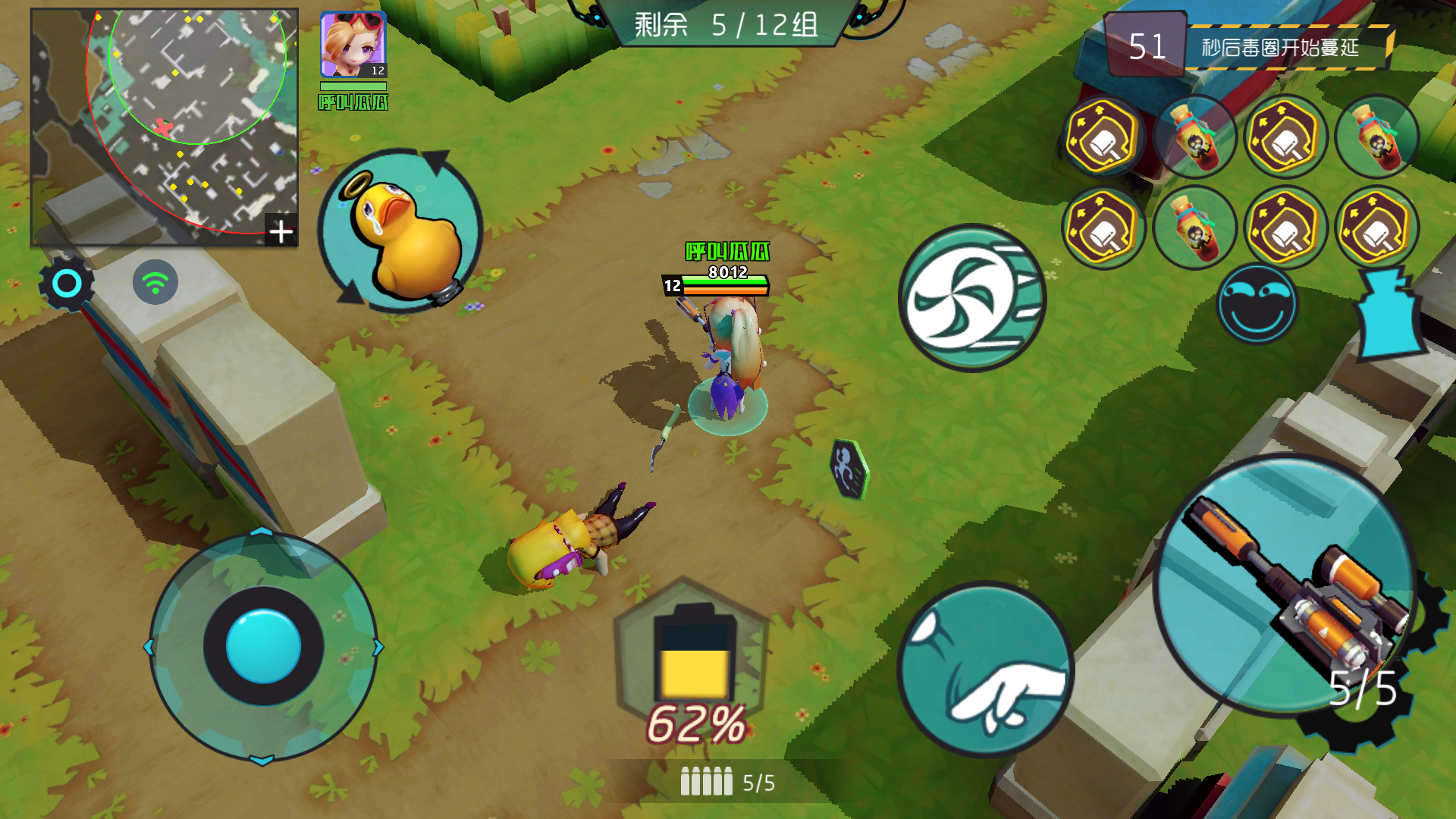1456x819 pixels.
Task: Expand the minimap with the plus button
Action: (x=281, y=230)
